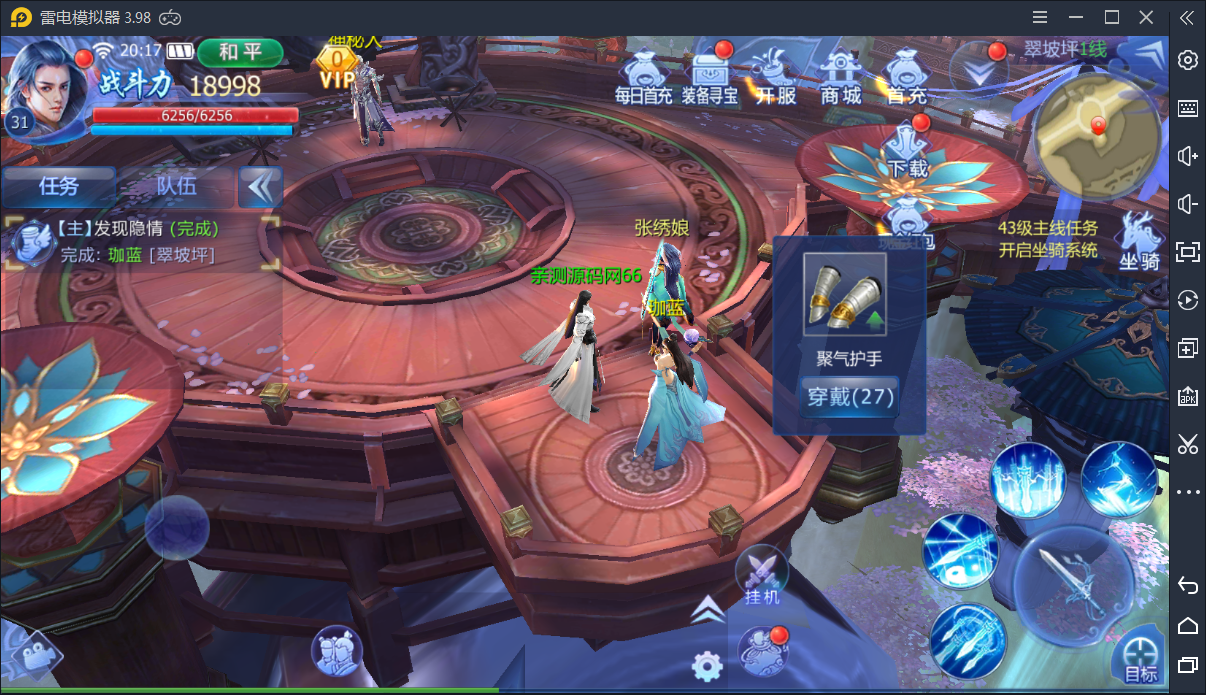Open the 首充 first recharge icon
The height and width of the screenshot is (695, 1206).
coord(907,76)
